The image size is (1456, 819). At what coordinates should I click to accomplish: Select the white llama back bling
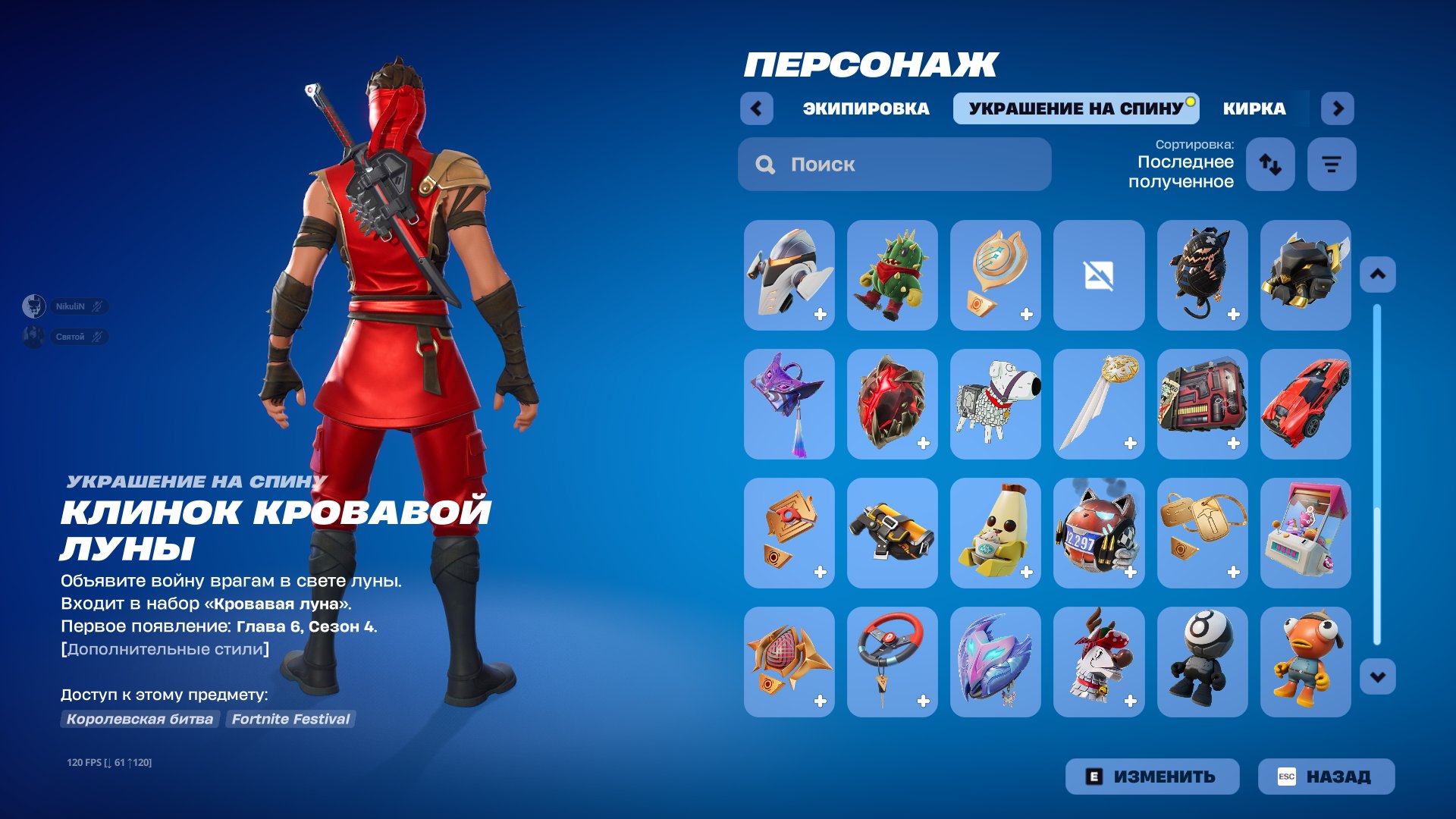[x=994, y=403]
